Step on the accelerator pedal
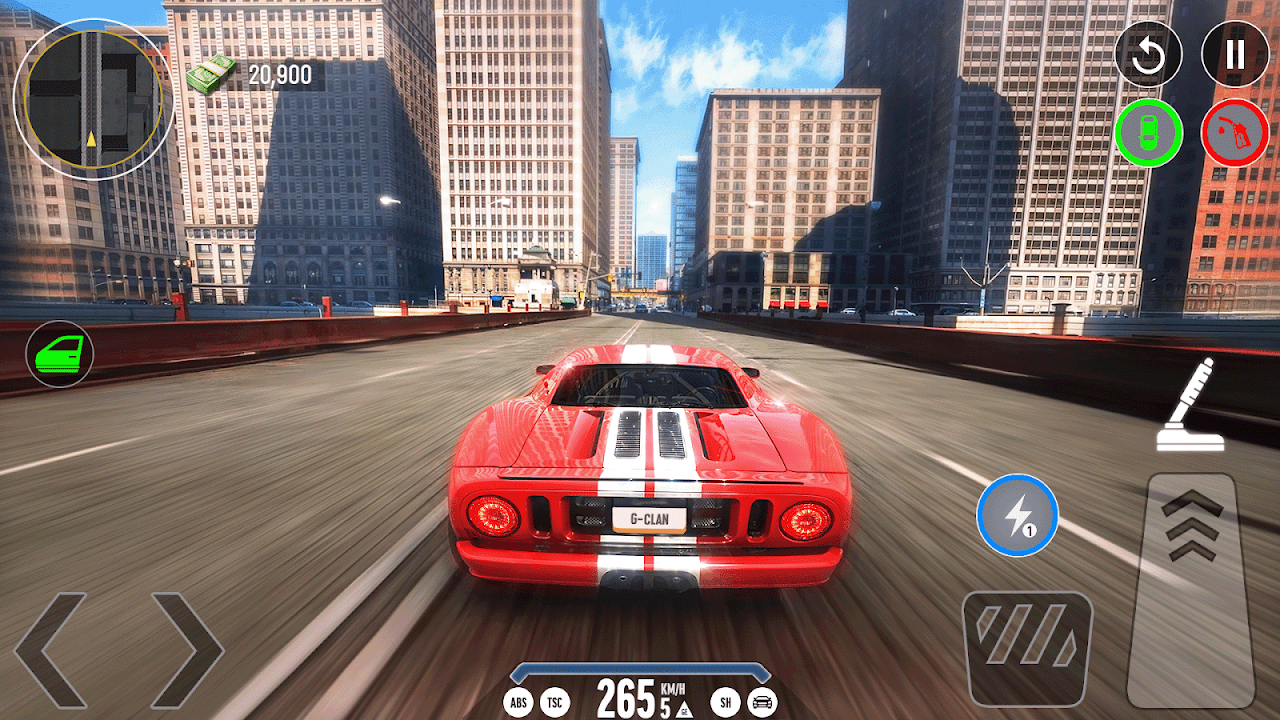 [x=1191, y=590]
